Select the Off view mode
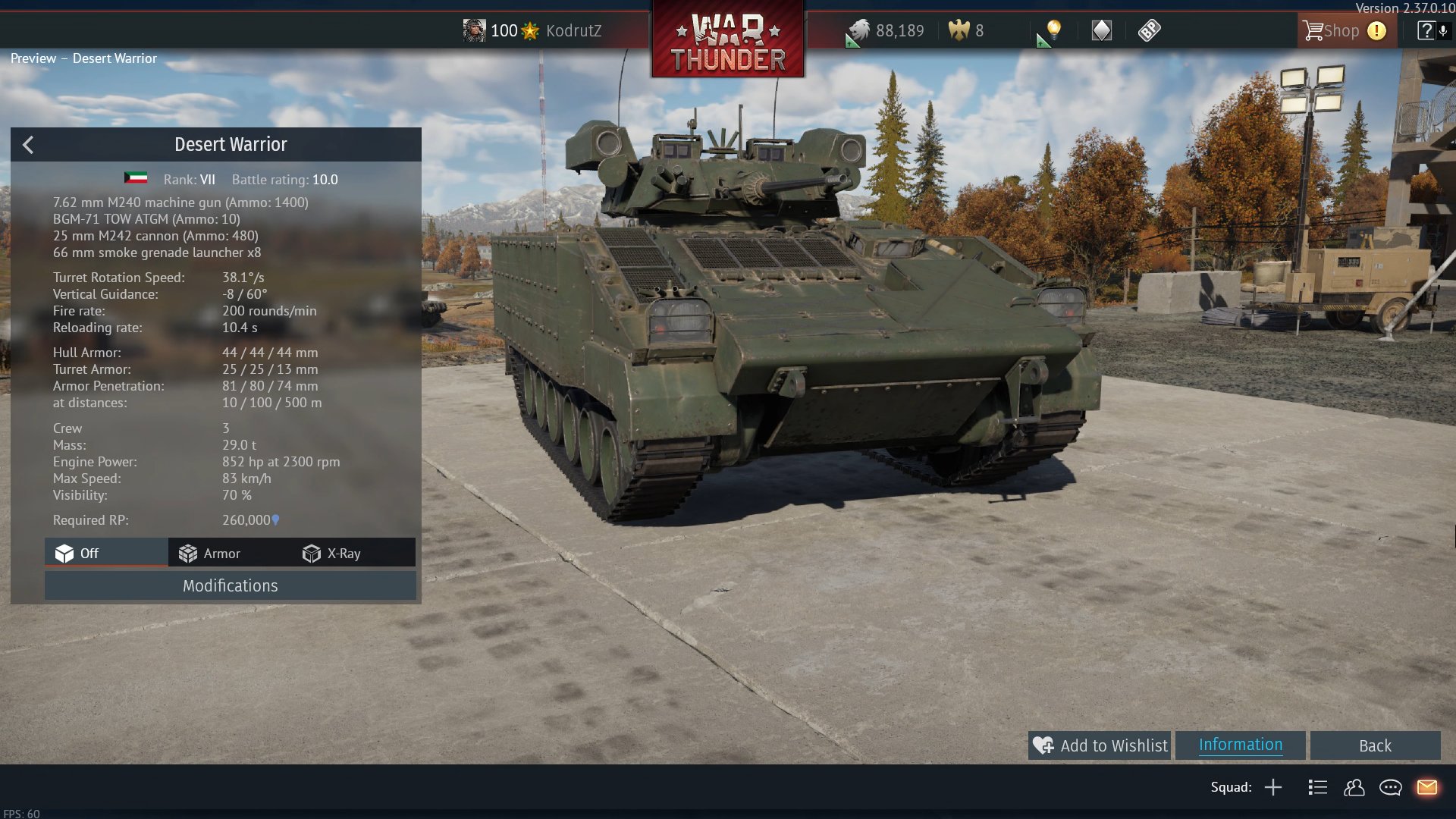Image resolution: width=1456 pixels, height=819 pixels. click(78, 554)
